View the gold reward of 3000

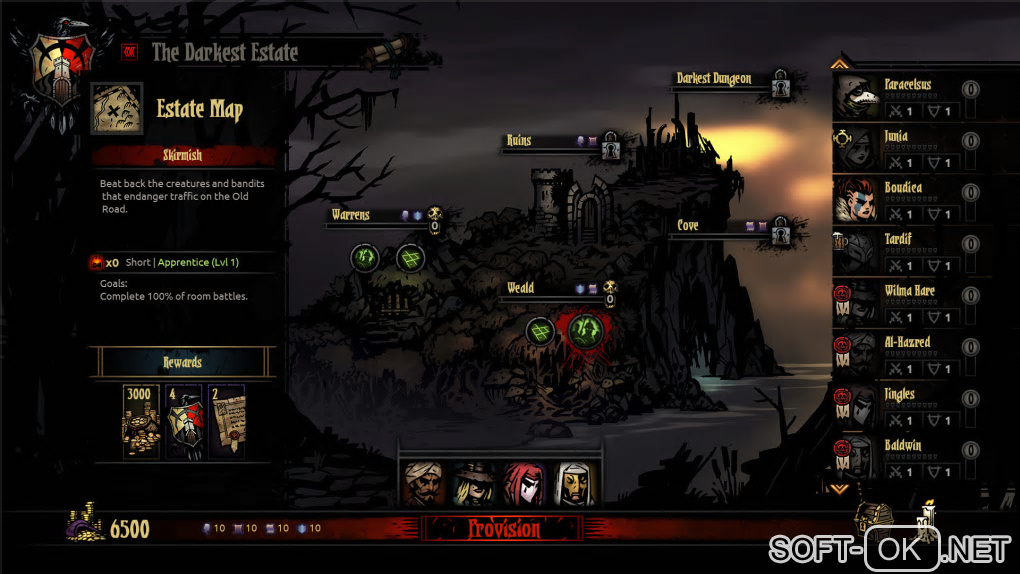pos(139,421)
